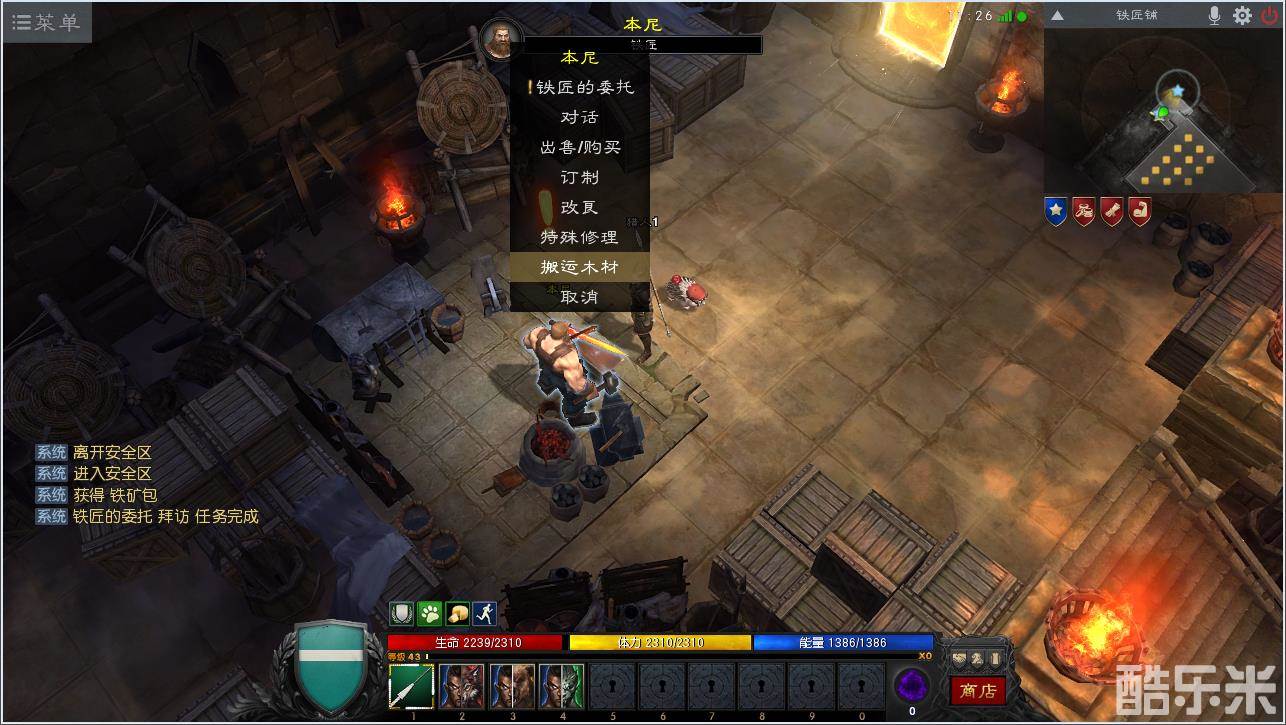Click the blue star shield buff icon
The image size is (1286, 725).
pyautogui.click(x=1055, y=211)
